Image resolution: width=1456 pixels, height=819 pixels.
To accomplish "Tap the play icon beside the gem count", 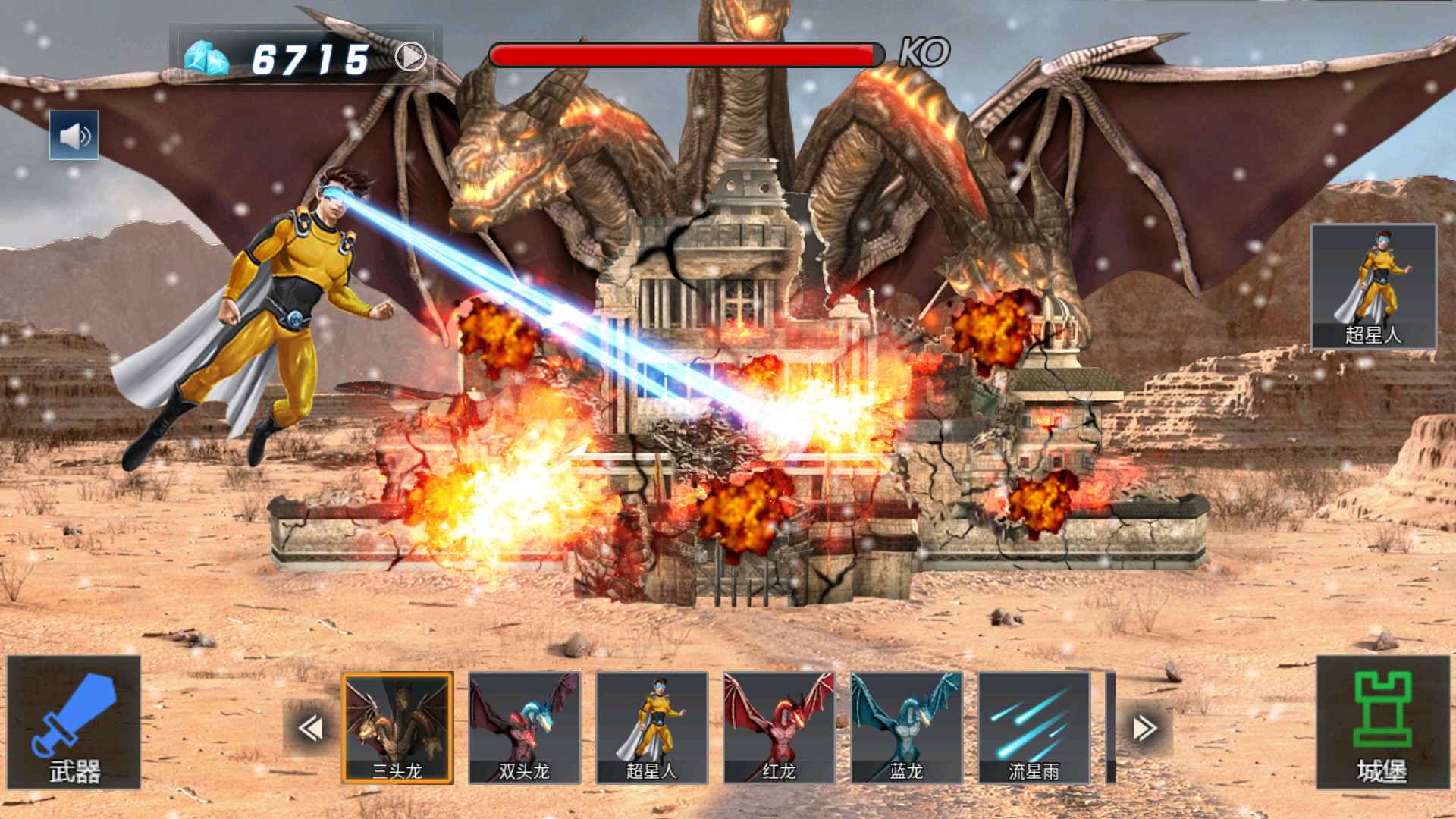I will (410, 57).
